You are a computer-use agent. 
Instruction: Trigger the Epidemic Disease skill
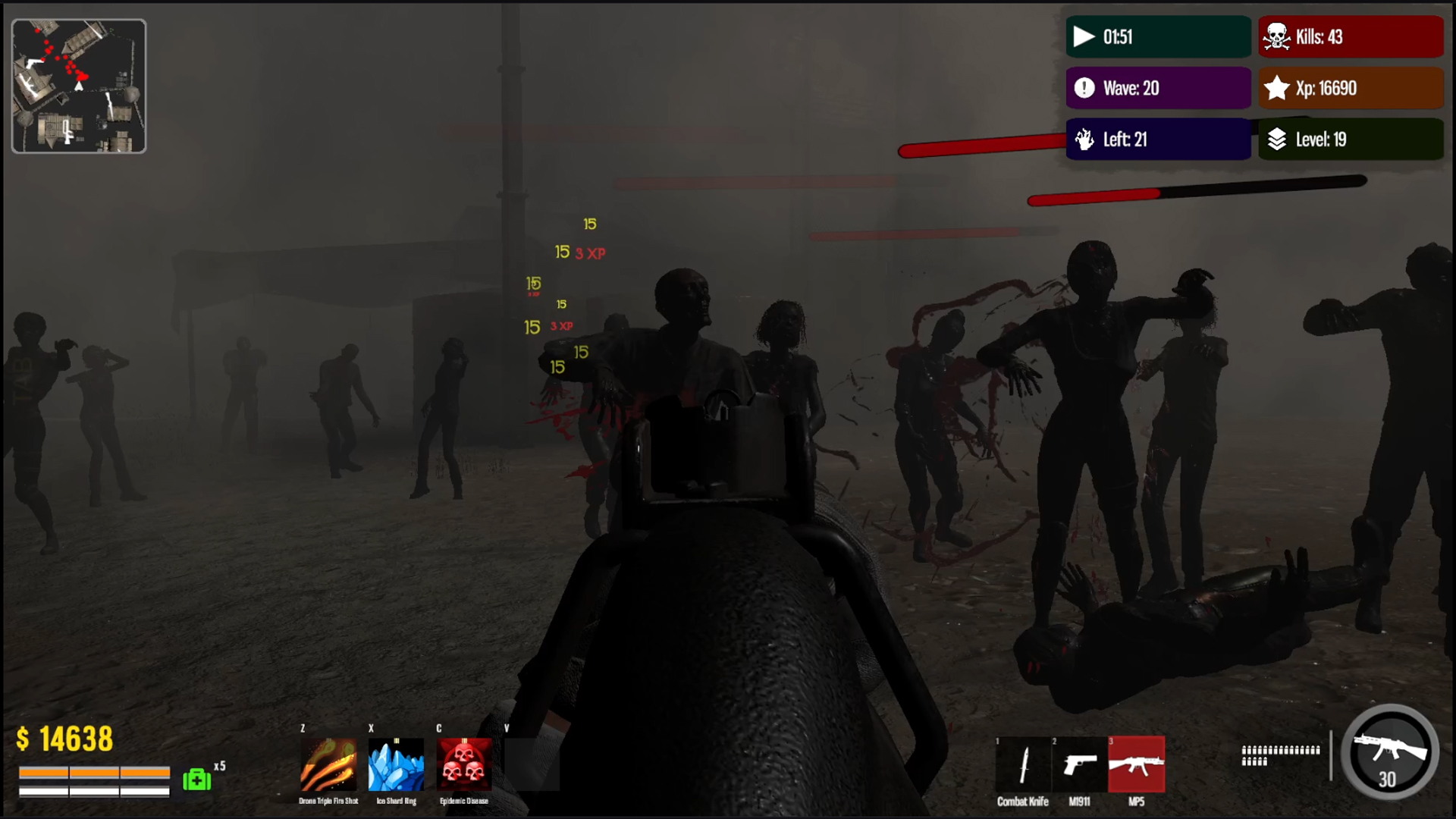[x=463, y=766]
